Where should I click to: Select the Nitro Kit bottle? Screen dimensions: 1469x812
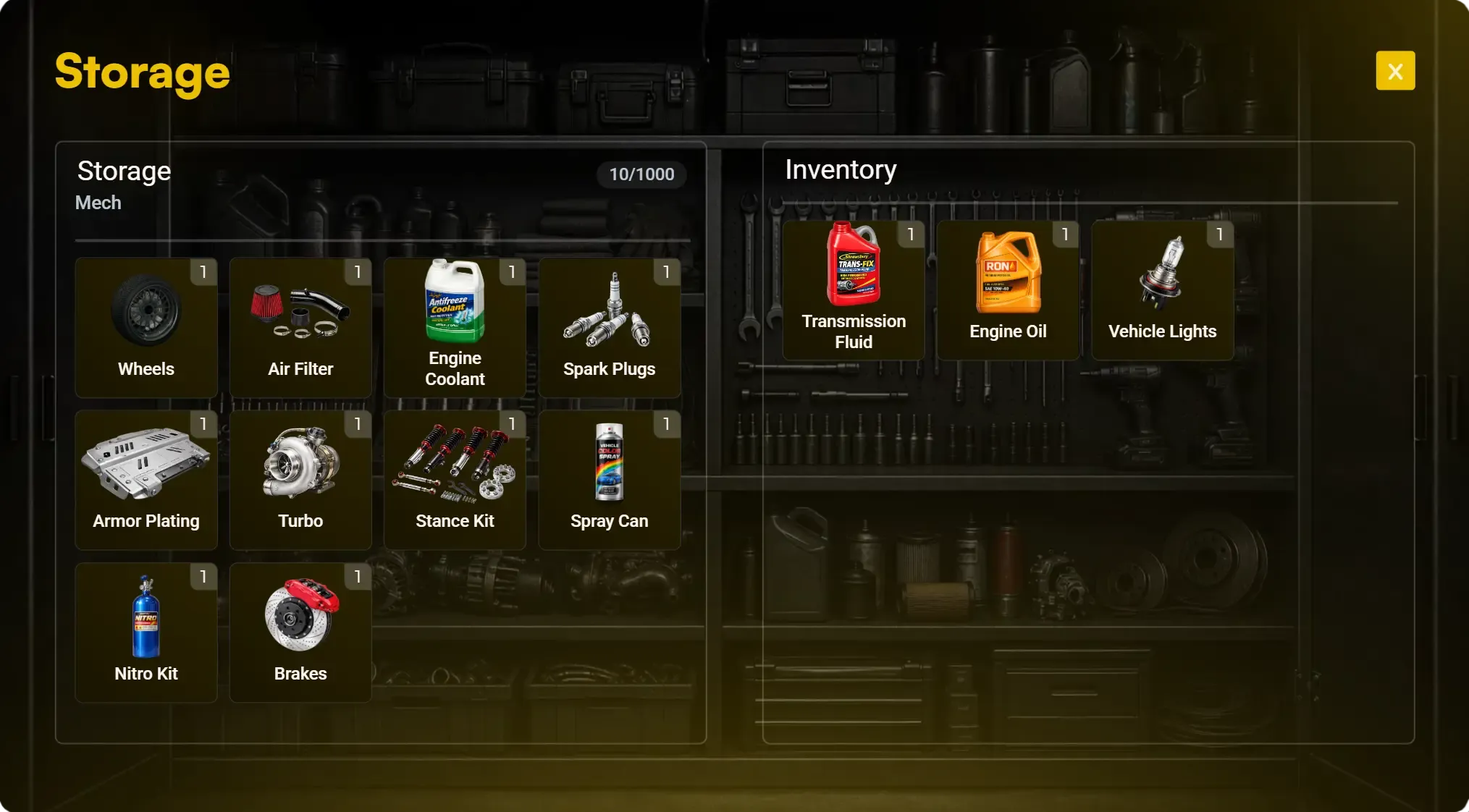(146, 632)
